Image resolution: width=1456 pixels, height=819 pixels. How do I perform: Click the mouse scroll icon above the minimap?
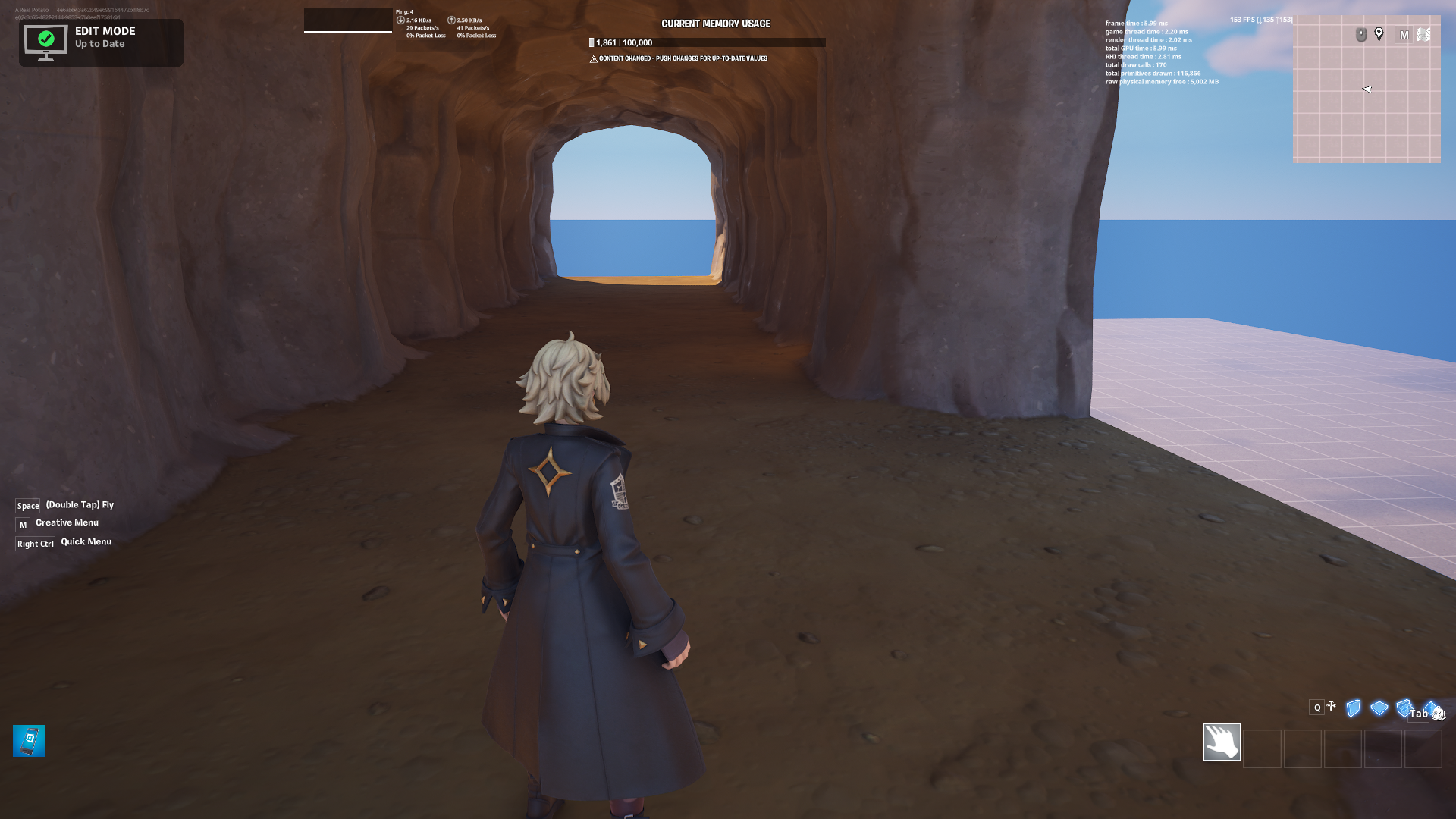(x=1361, y=33)
